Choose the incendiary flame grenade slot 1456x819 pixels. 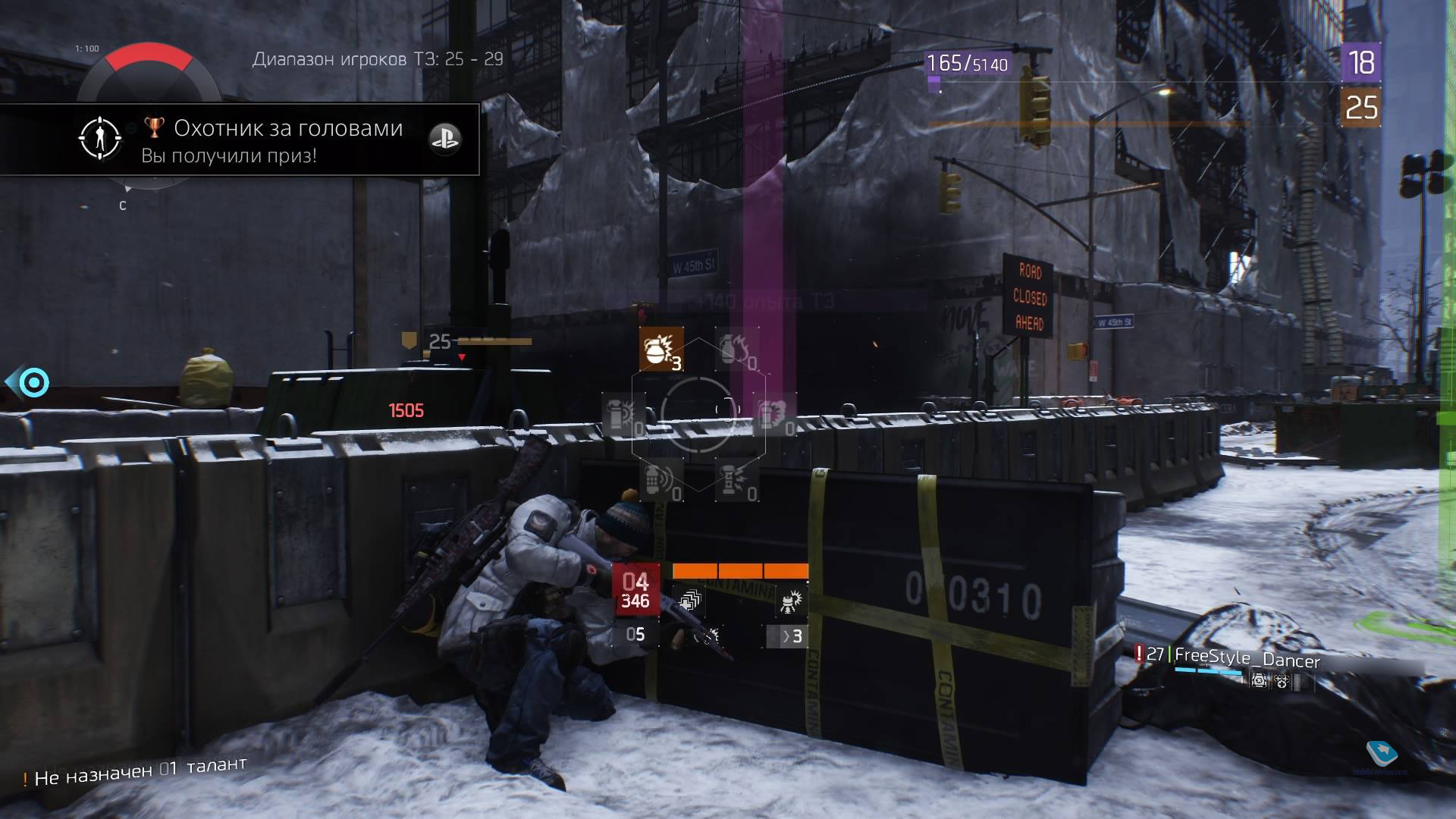(737, 349)
